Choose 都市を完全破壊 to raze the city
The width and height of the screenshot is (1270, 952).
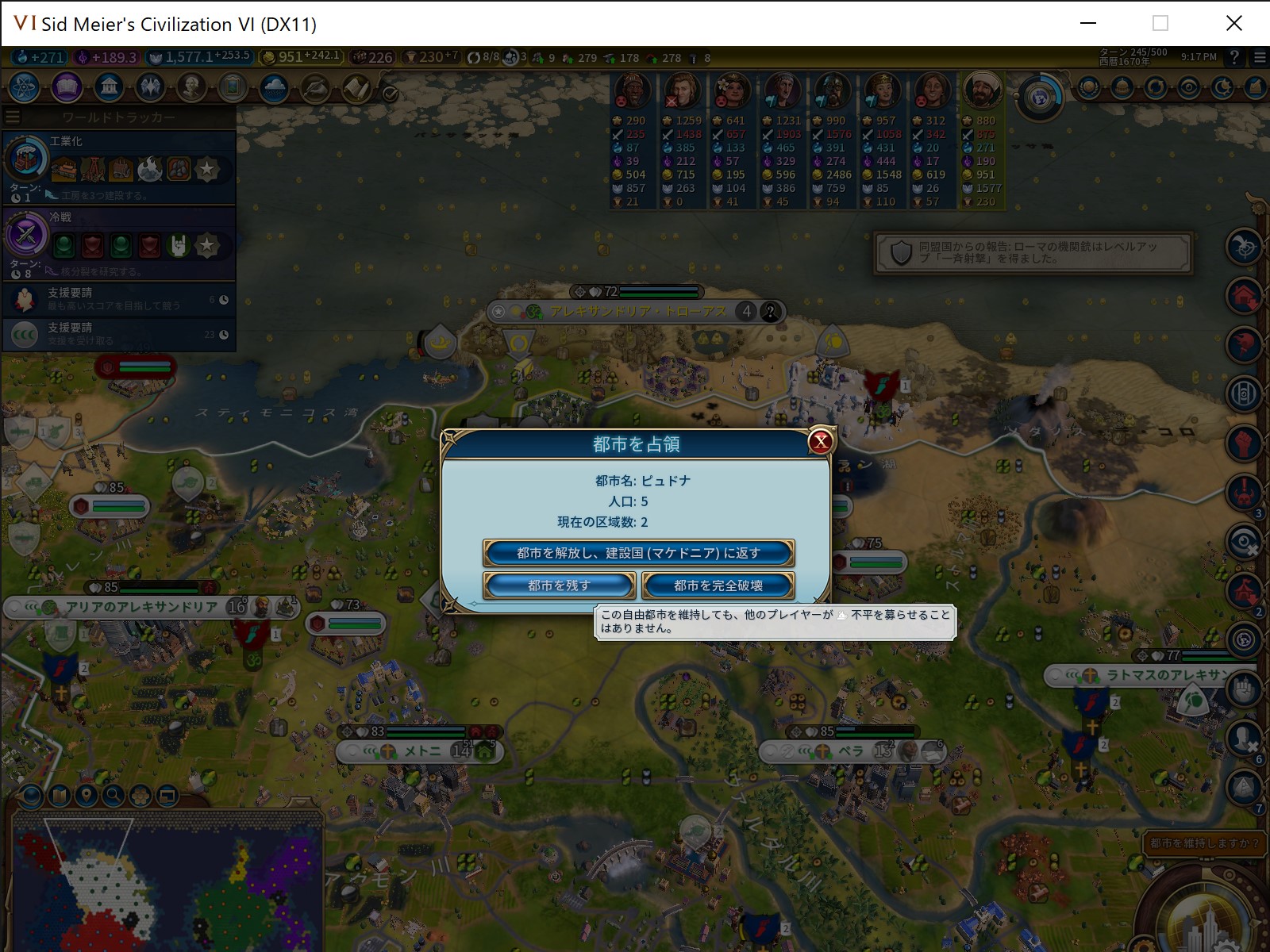pyautogui.click(x=718, y=585)
